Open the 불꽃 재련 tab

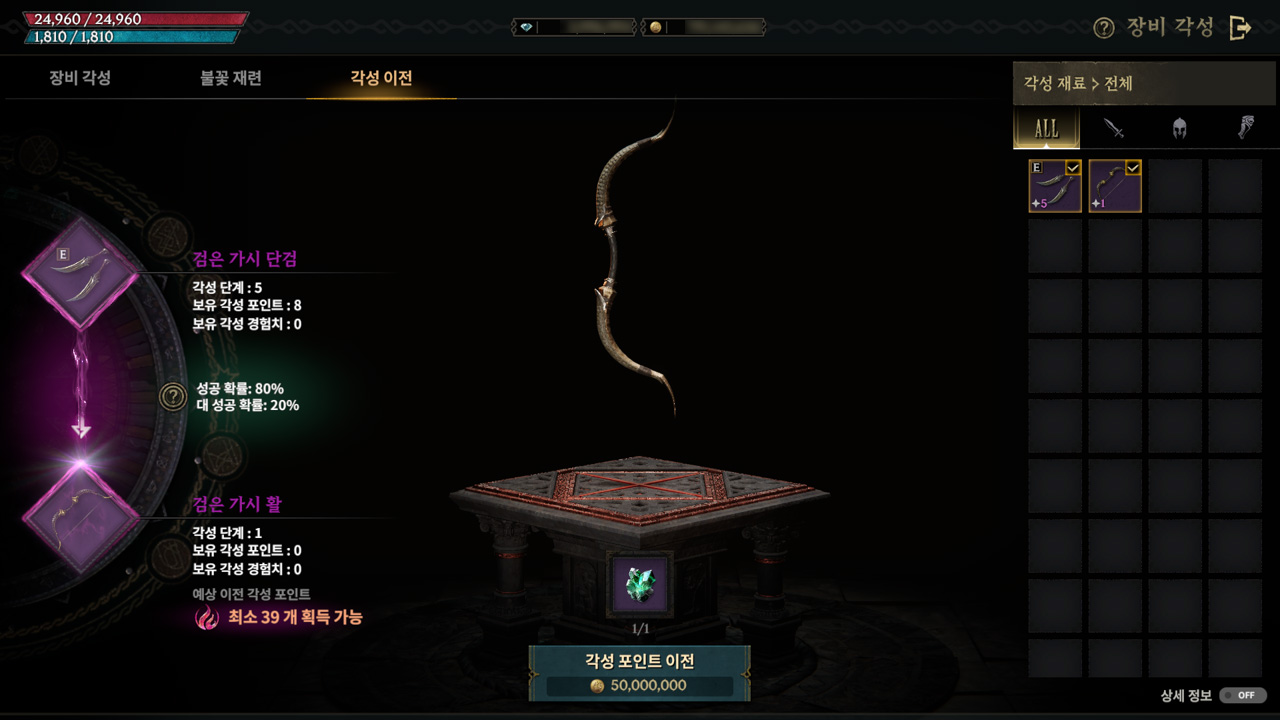[231, 78]
